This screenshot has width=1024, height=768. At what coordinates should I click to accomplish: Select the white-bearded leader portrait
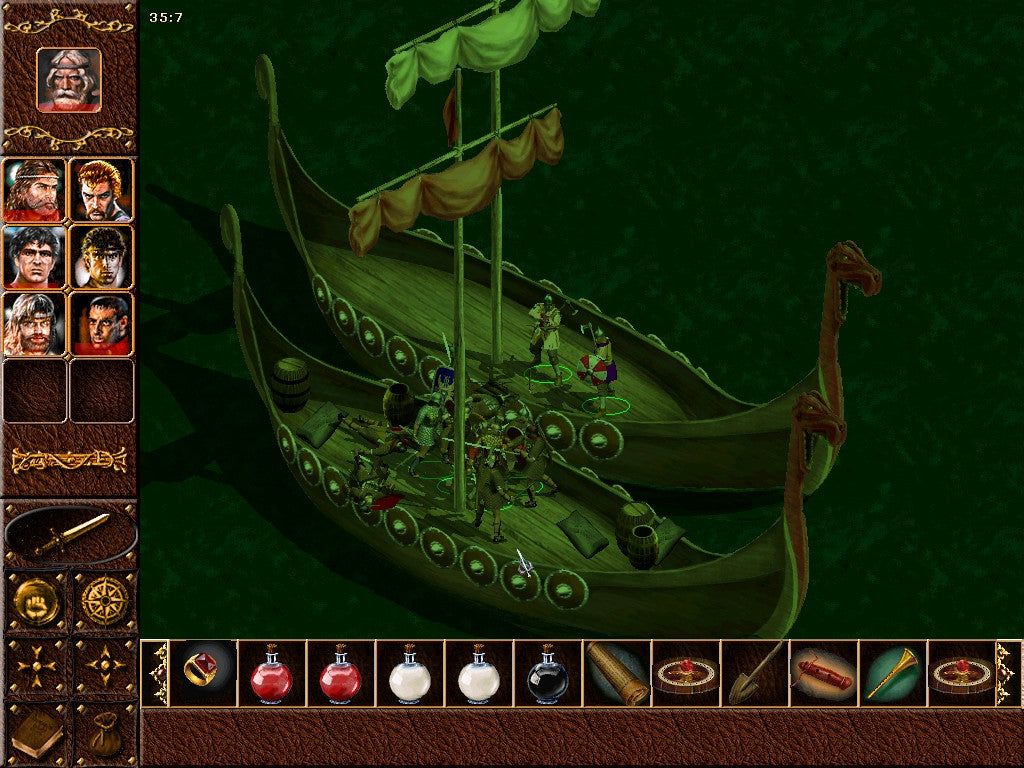pos(69,79)
